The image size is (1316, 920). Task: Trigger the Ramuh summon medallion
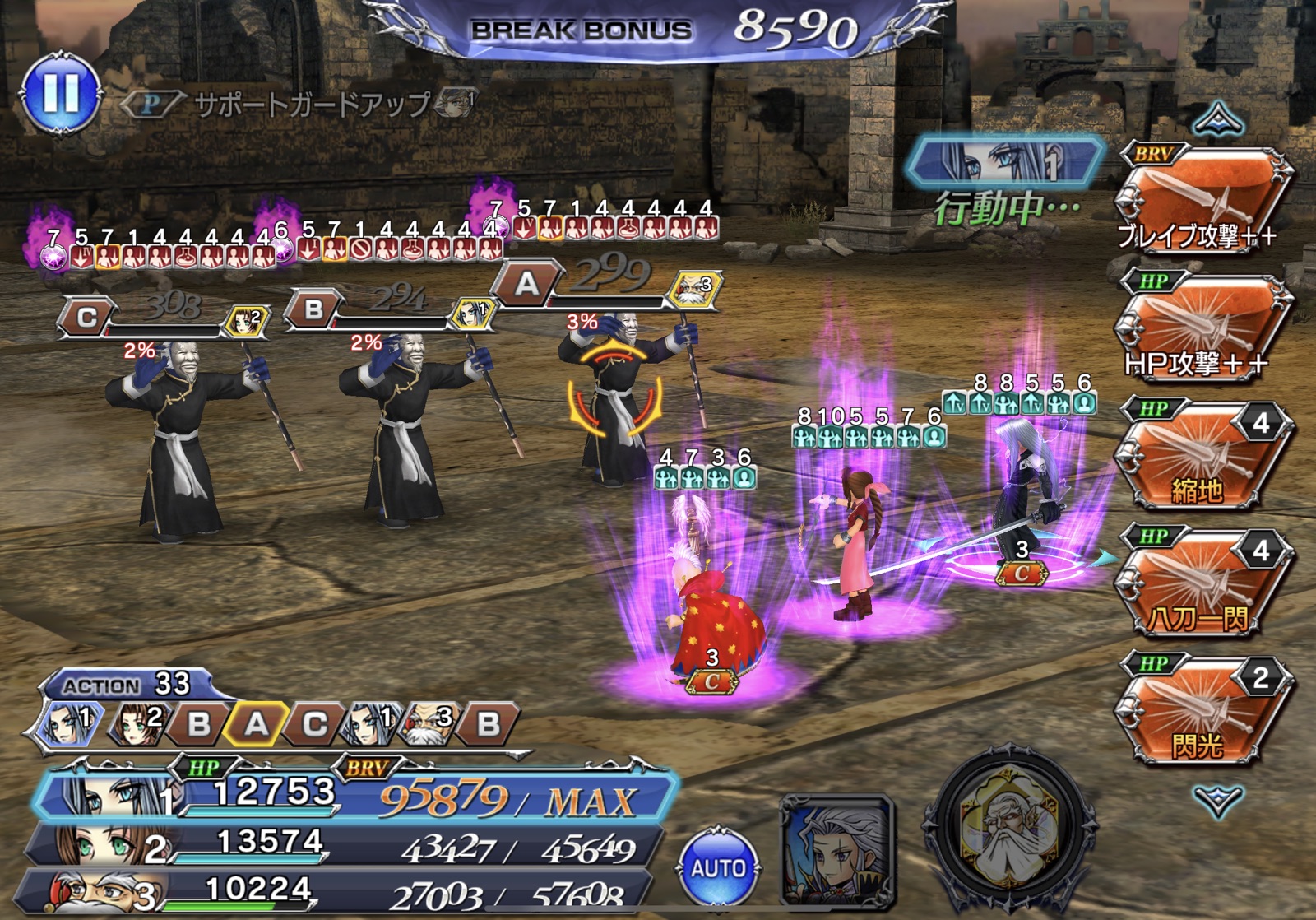tap(1010, 831)
